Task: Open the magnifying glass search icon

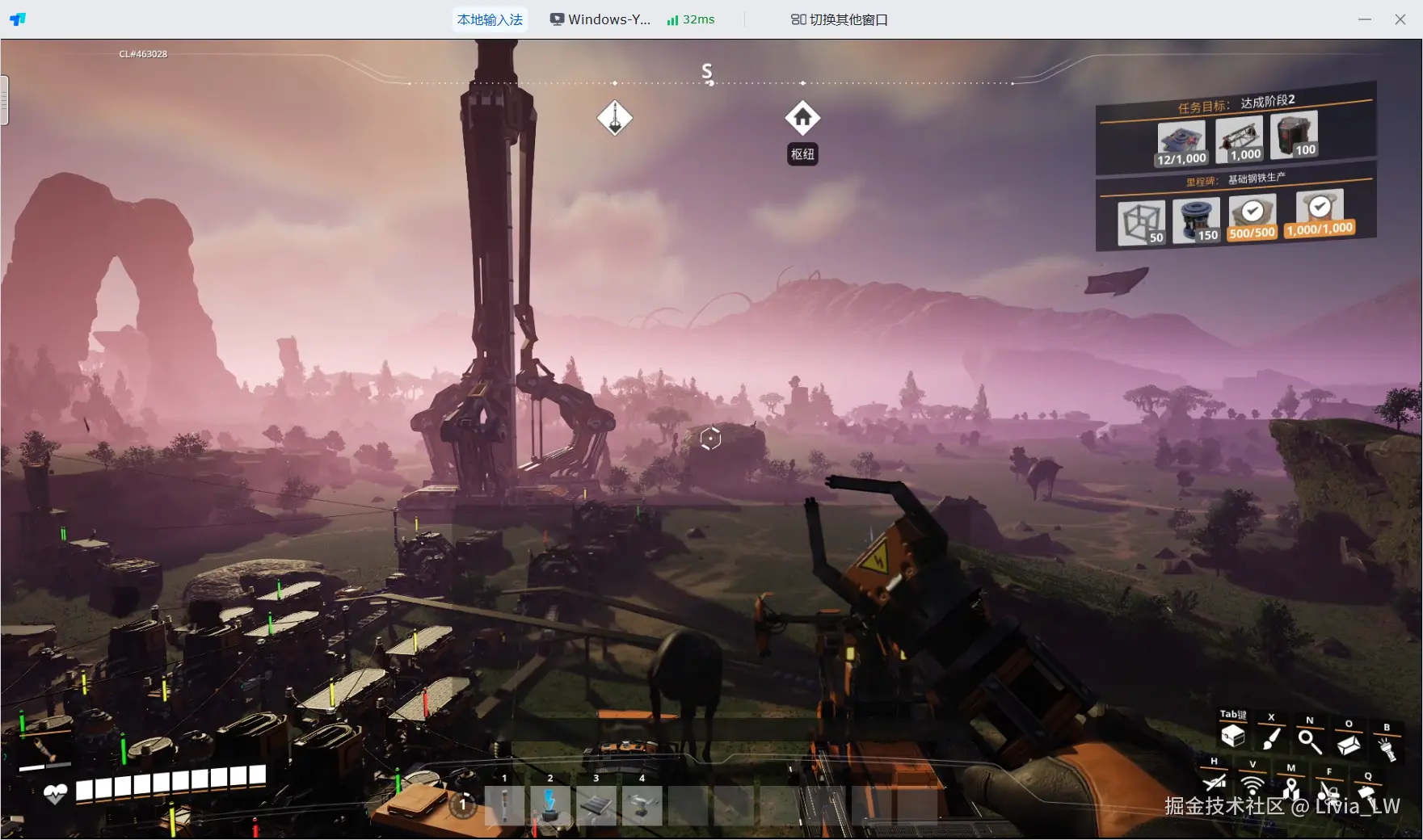Action: tap(1309, 741)
